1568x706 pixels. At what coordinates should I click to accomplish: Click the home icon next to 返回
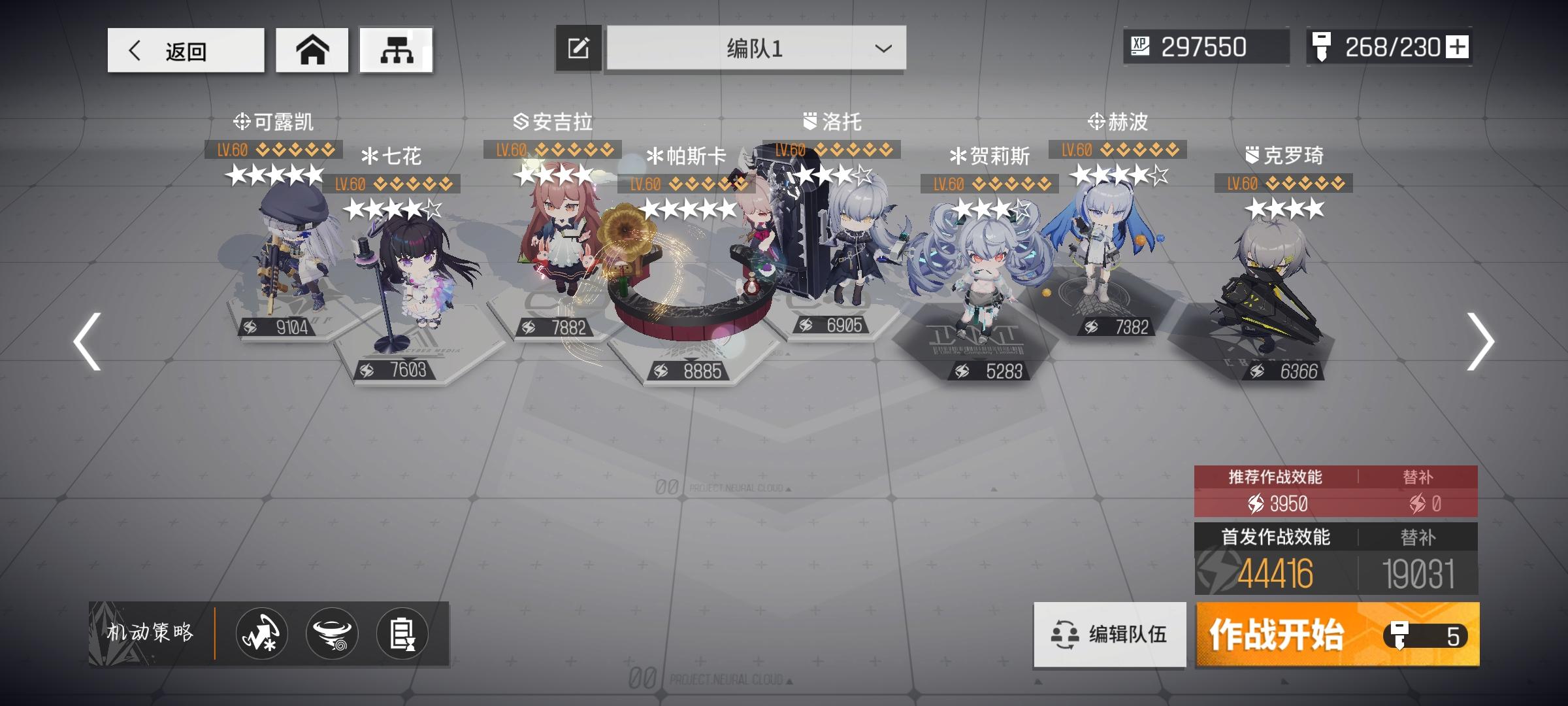[312, 49]
